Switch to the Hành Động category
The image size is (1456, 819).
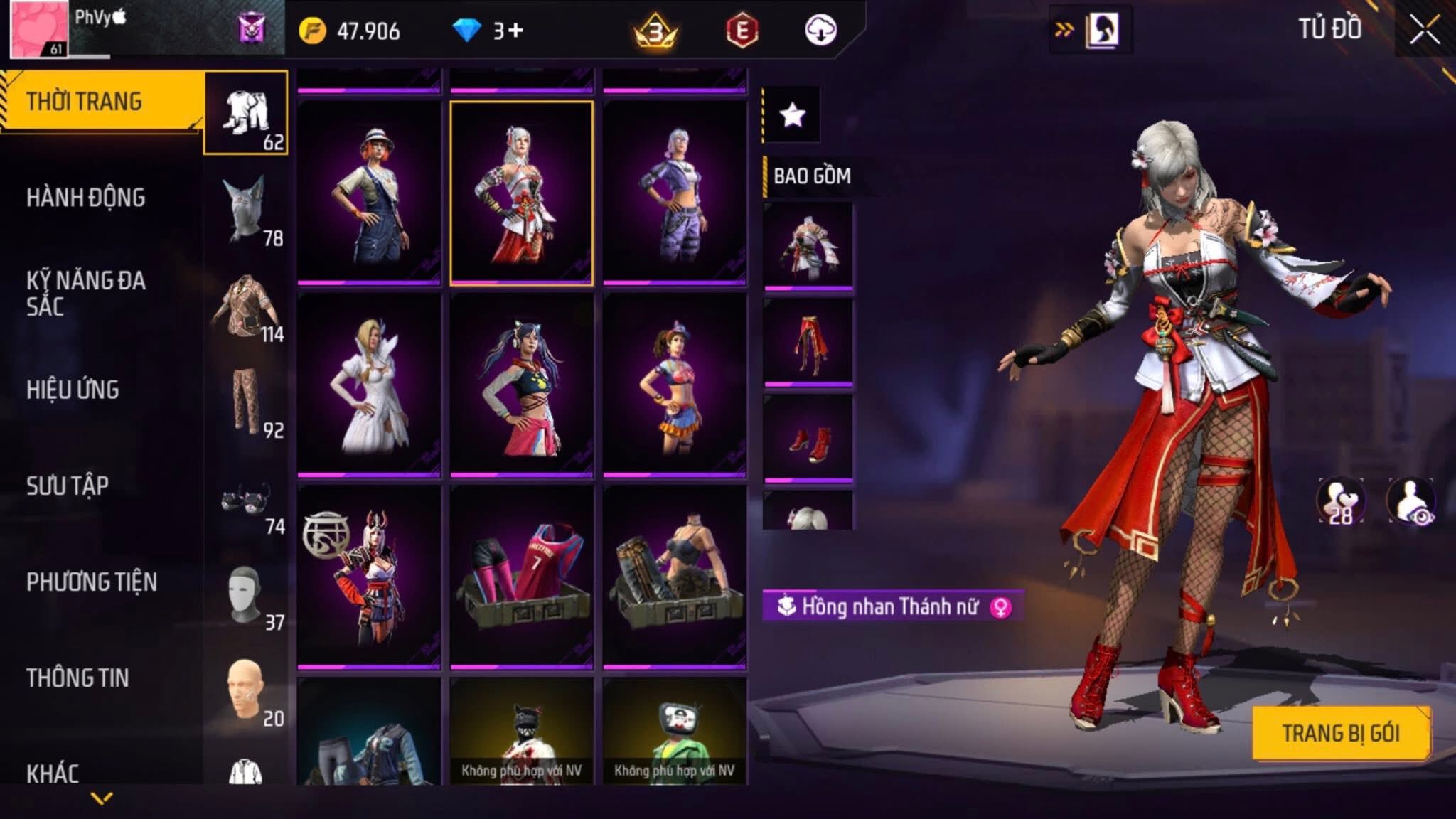[86, 198]
